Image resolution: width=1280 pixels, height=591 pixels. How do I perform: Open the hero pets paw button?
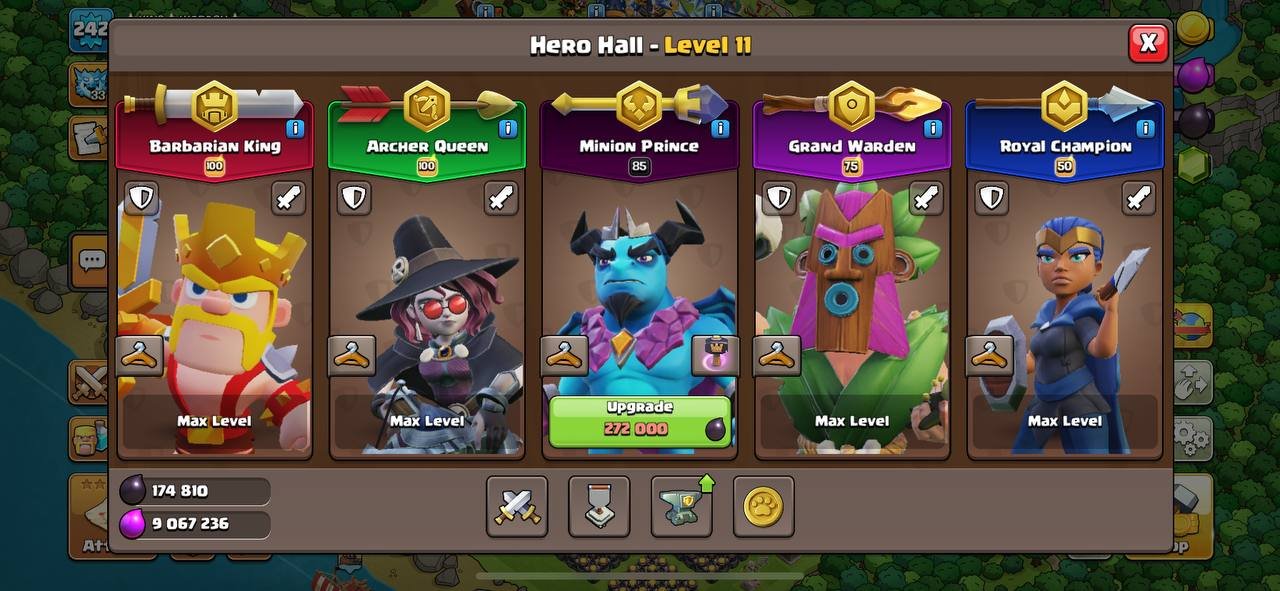pyautogui.click(x=763, y=507)
